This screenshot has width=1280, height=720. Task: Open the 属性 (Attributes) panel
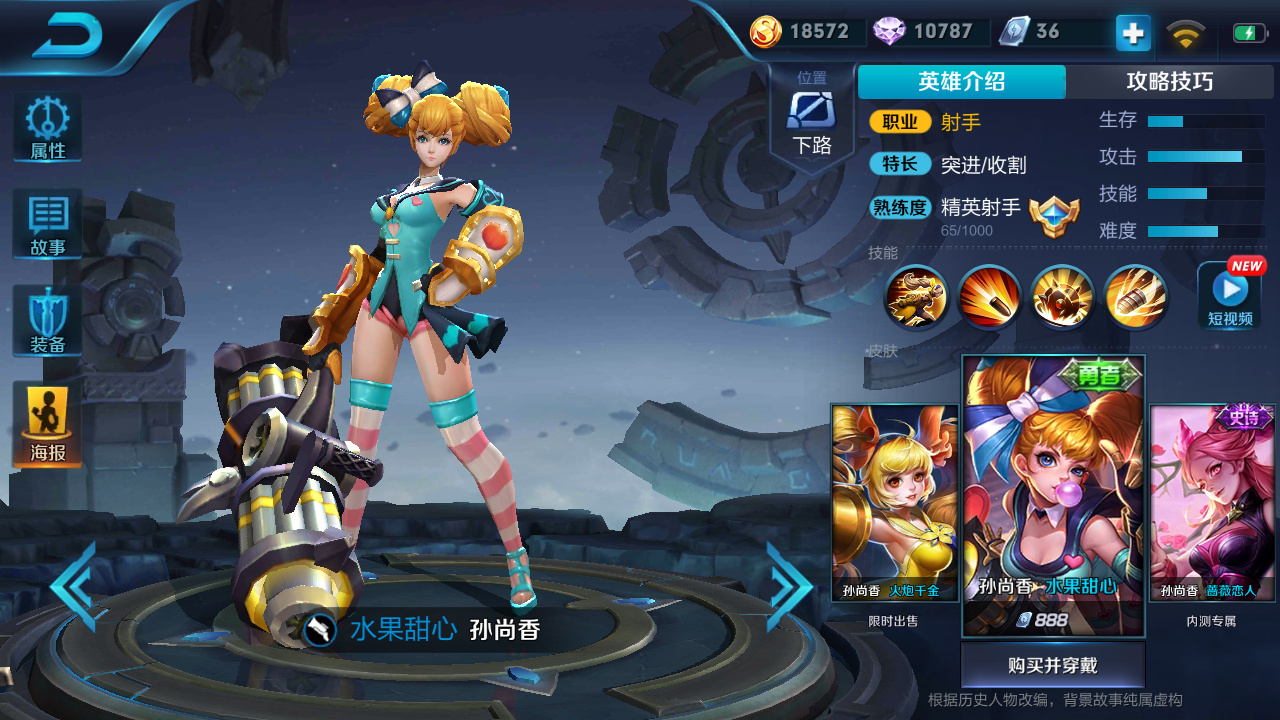46,125
